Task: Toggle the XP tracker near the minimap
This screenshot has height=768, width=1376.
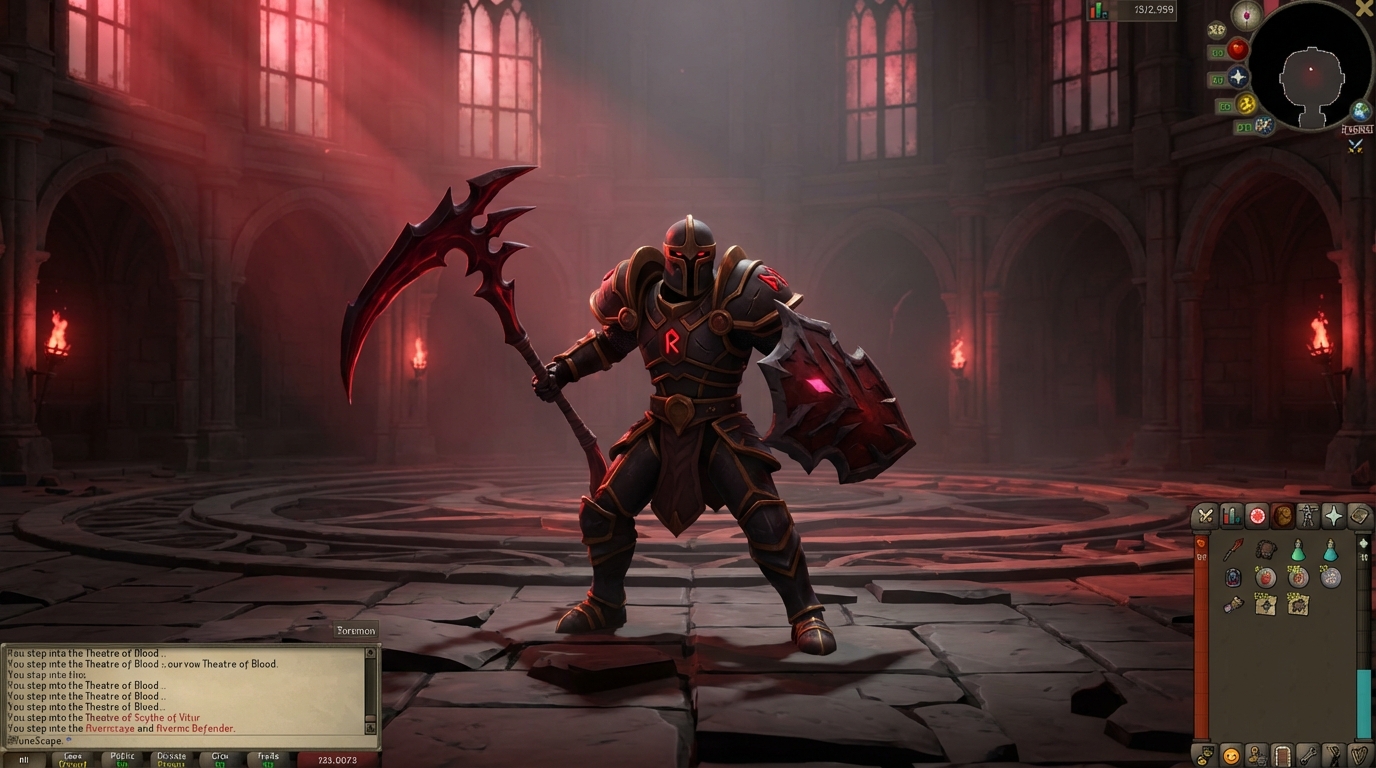Action: pos(1215,29)
